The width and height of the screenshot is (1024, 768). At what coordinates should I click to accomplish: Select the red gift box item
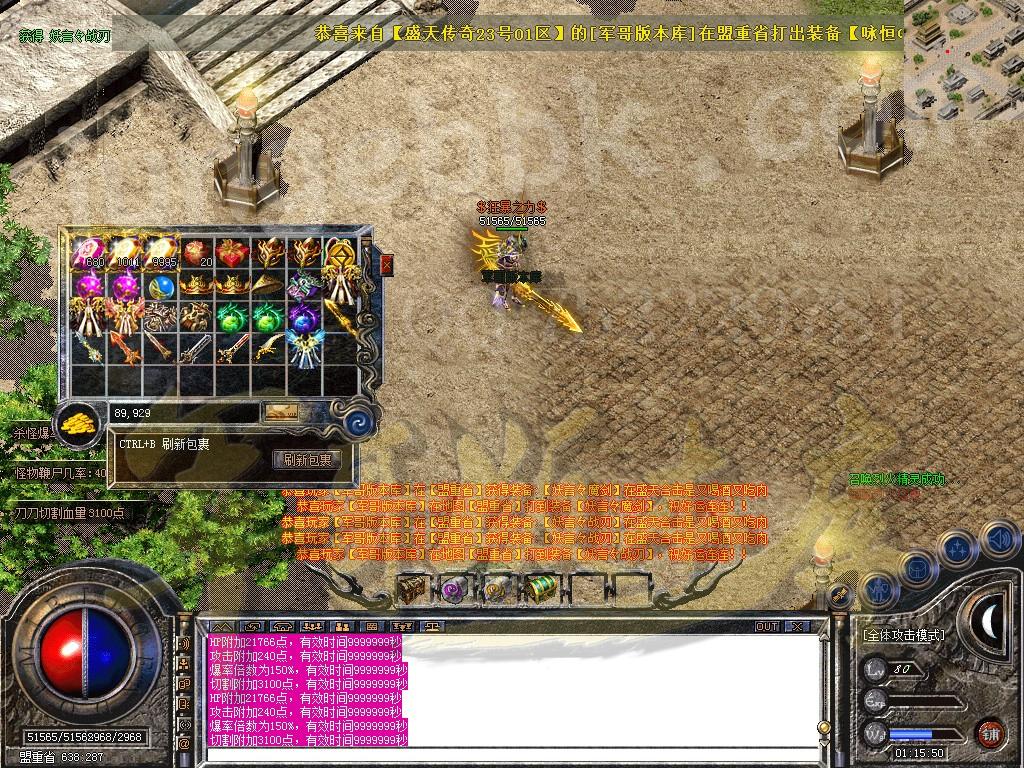(232, 253)
